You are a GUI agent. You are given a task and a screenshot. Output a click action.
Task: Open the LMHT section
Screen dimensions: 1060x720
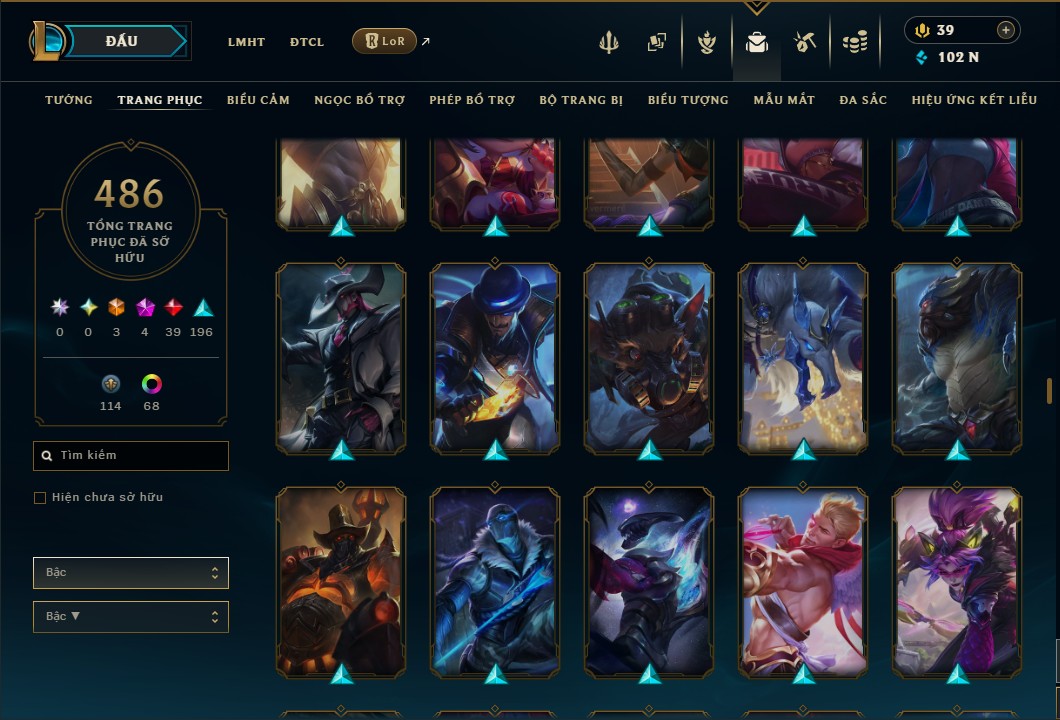(x=246, y=42)
